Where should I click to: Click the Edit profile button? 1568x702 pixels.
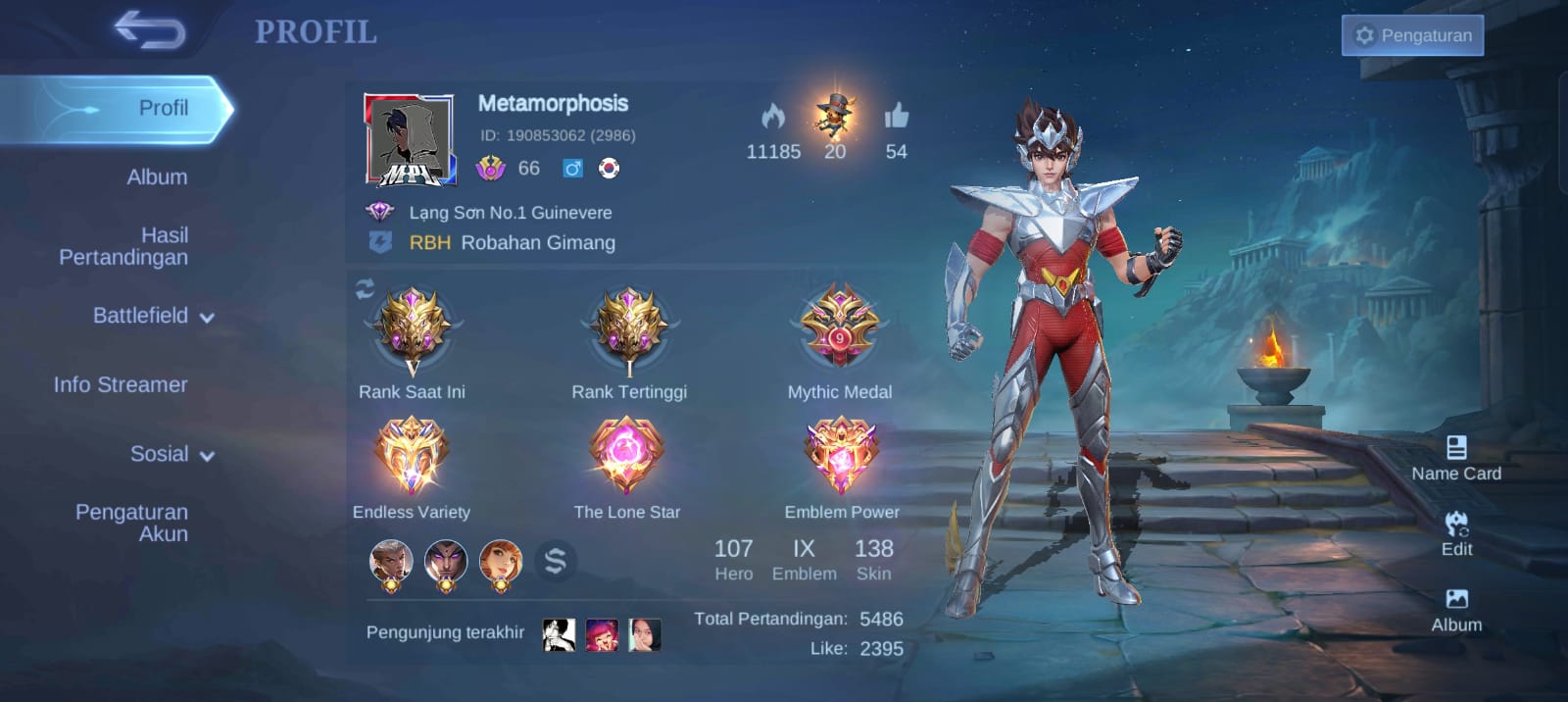point(1456,533)
